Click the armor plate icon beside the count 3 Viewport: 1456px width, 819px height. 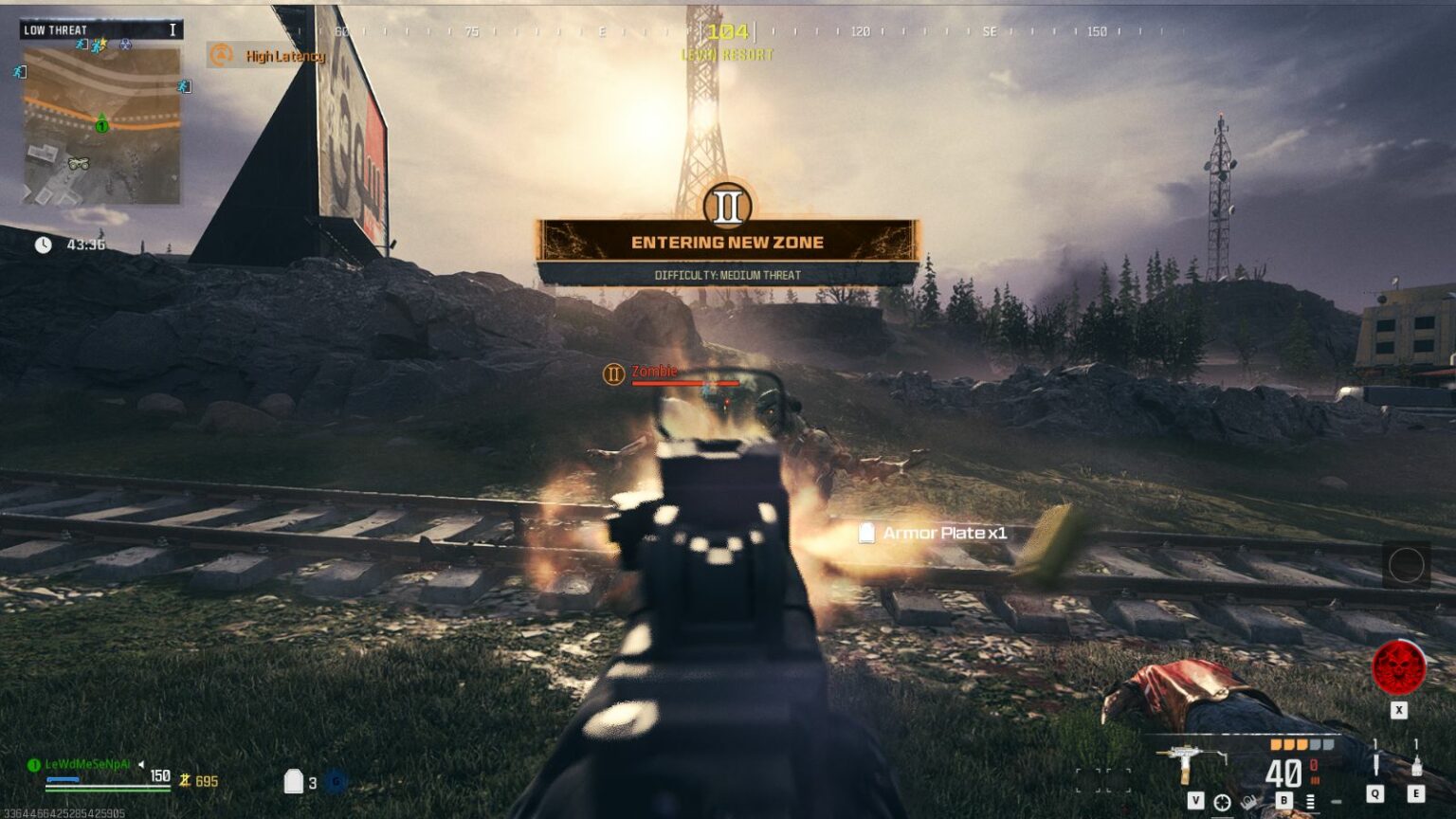coord(293,781)
